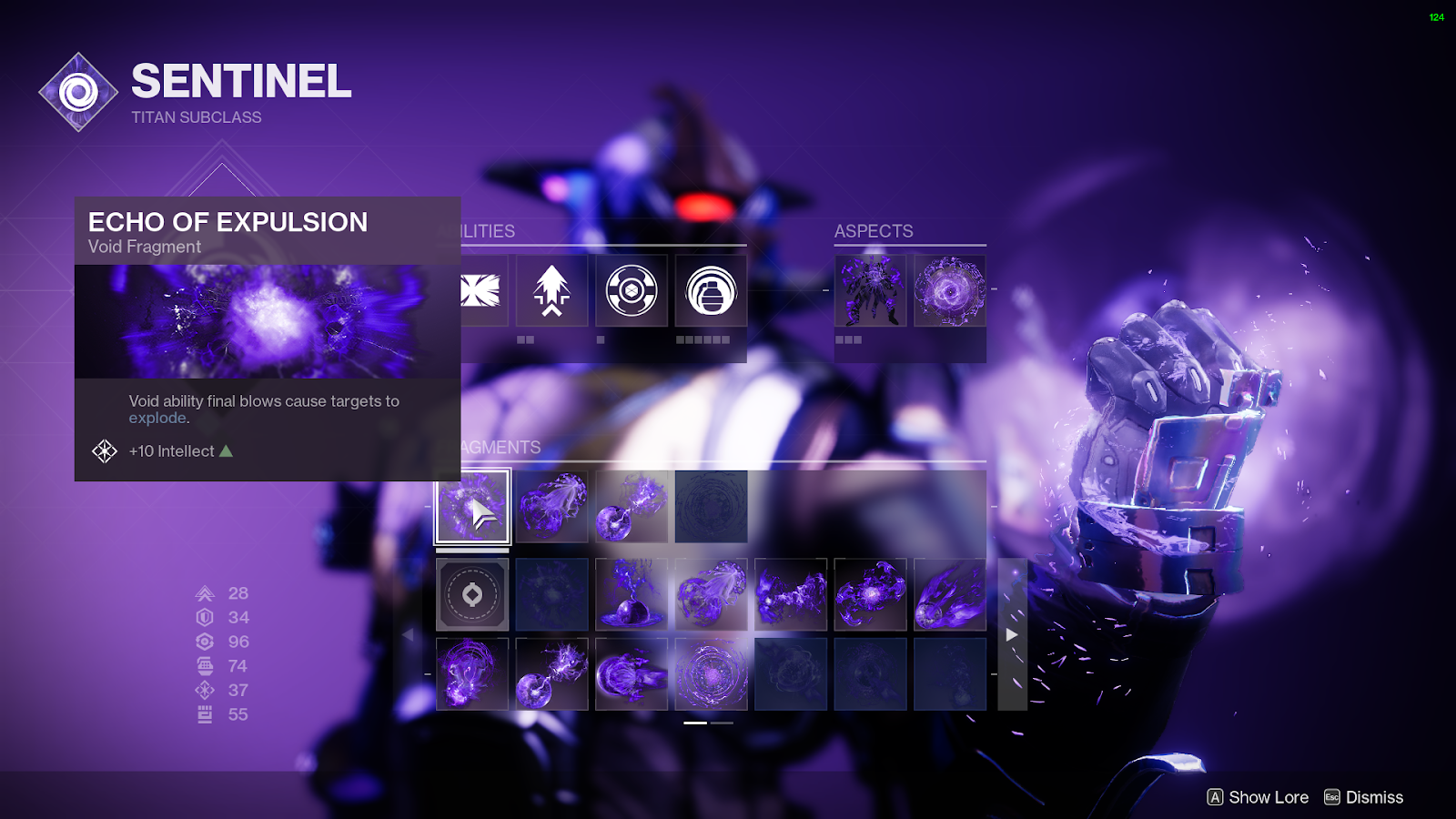The image size is (1456, 819).
Task: Select the swirling void sphere aspect
Action: coord(949,291)
